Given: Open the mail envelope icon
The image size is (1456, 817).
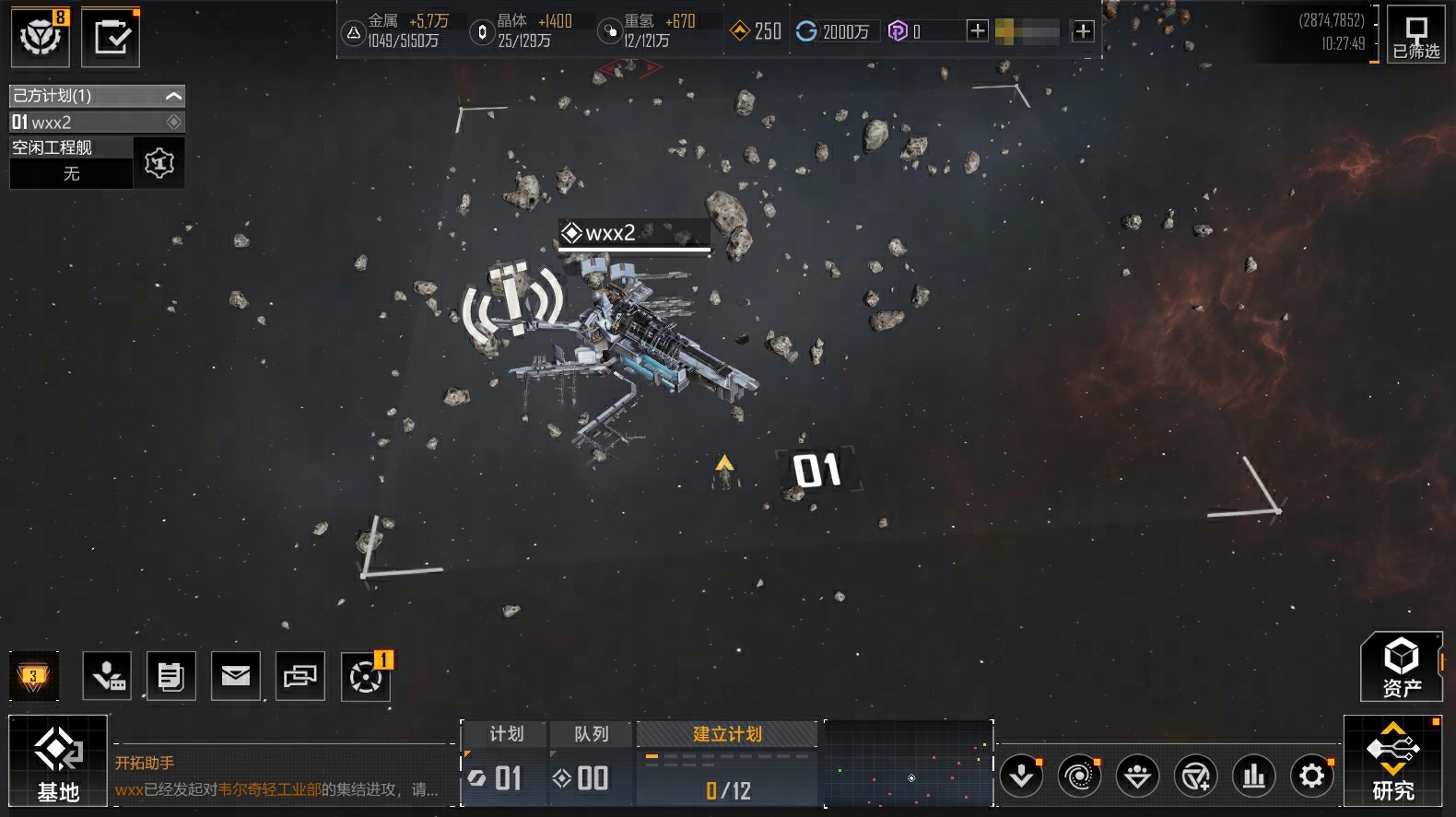Looking at the screenshot, I should coord(236,677).
